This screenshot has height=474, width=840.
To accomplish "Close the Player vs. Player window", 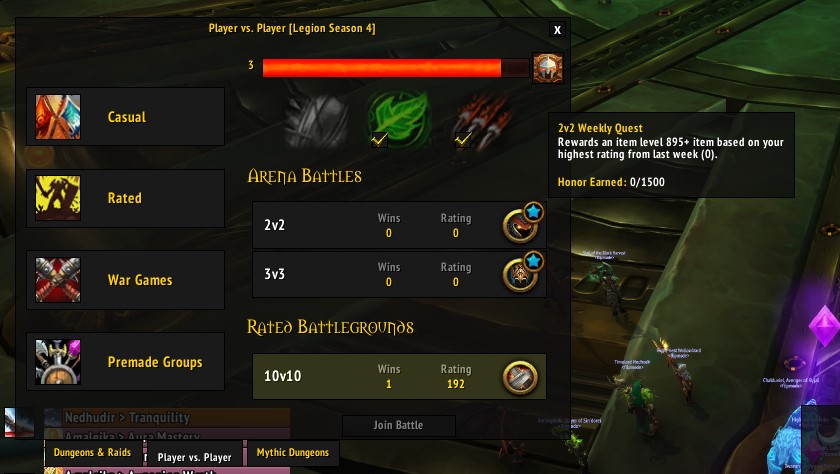I will (557, 30).
